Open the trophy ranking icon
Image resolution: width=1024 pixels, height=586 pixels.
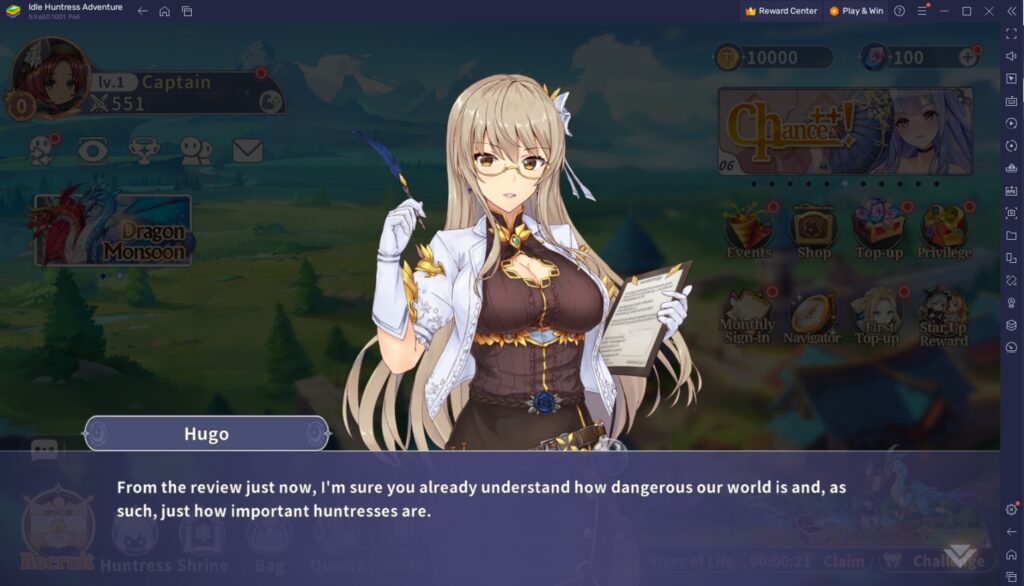point(145,151)
